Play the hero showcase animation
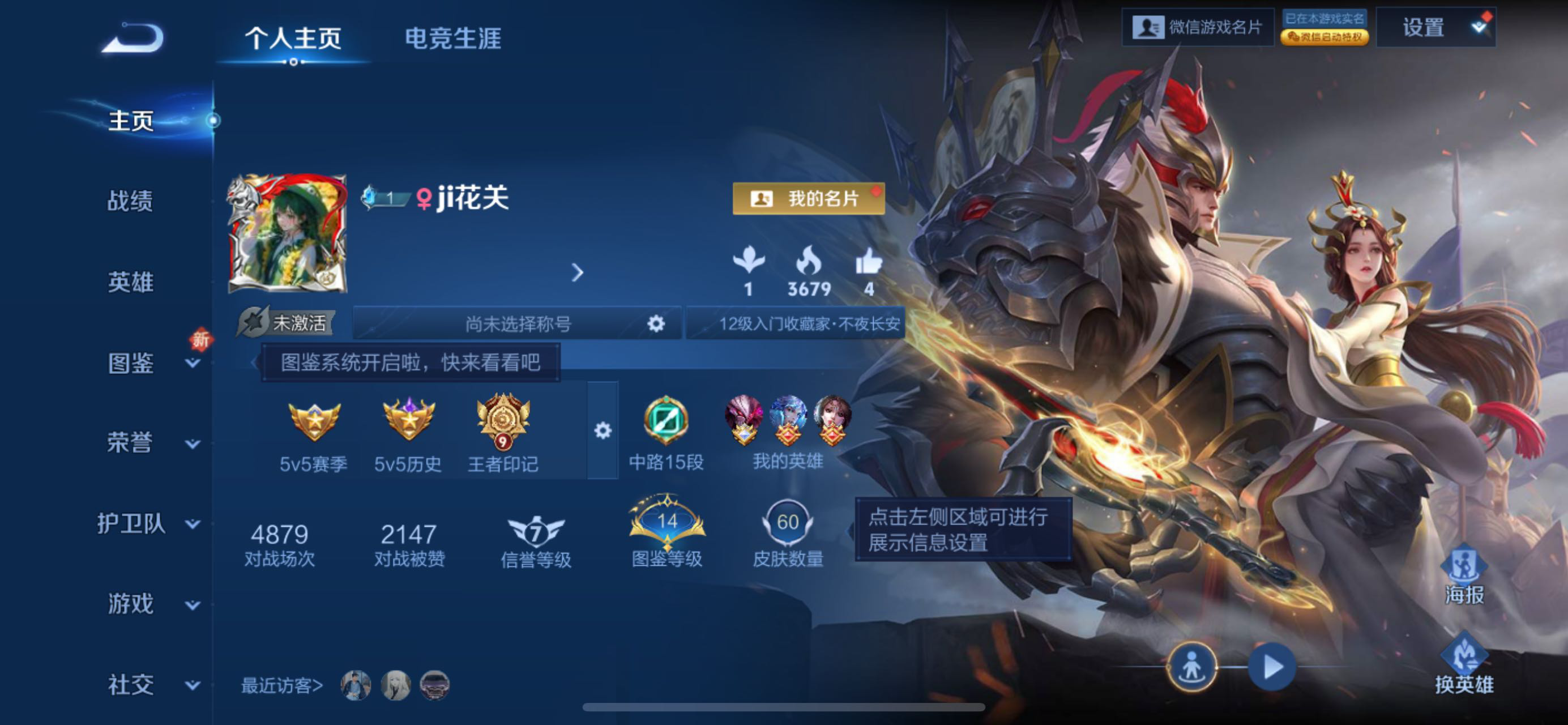The image size is (1568, 725). [1272, 667]
